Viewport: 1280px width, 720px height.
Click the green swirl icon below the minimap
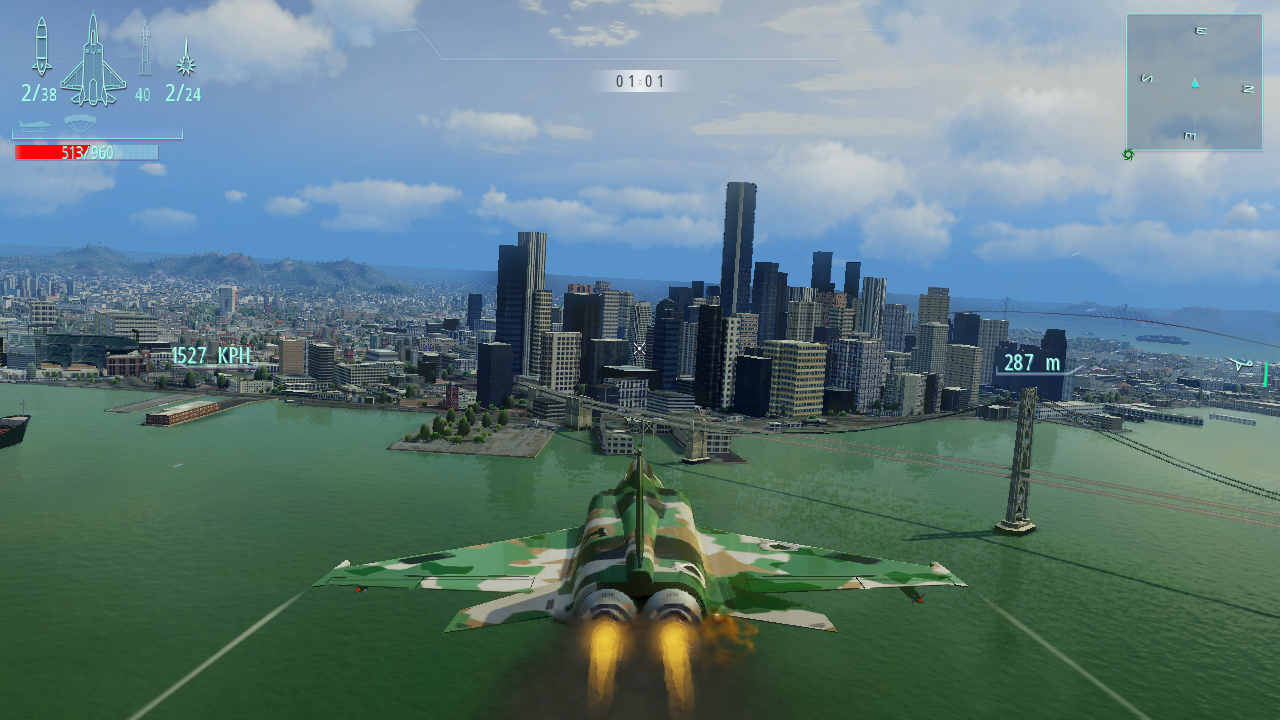coord(1129,155)
